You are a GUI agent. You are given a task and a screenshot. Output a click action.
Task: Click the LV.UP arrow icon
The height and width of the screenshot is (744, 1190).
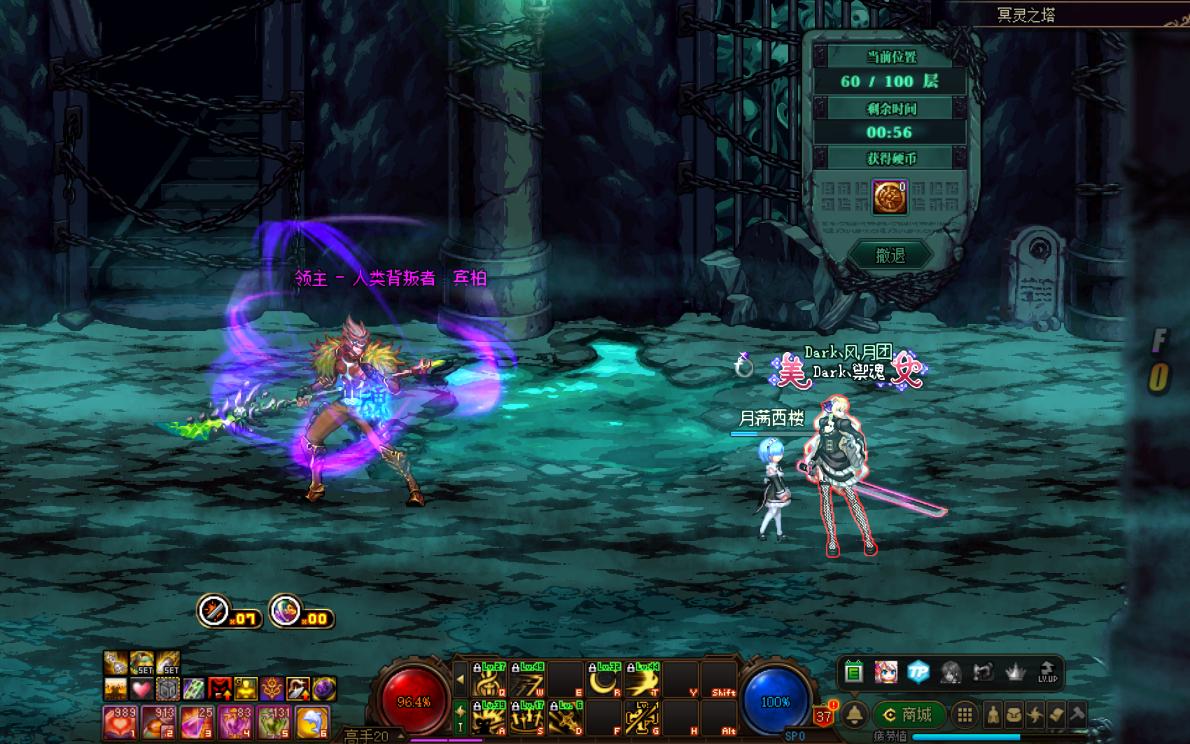pyautogui.click(x=1047, y=672)
